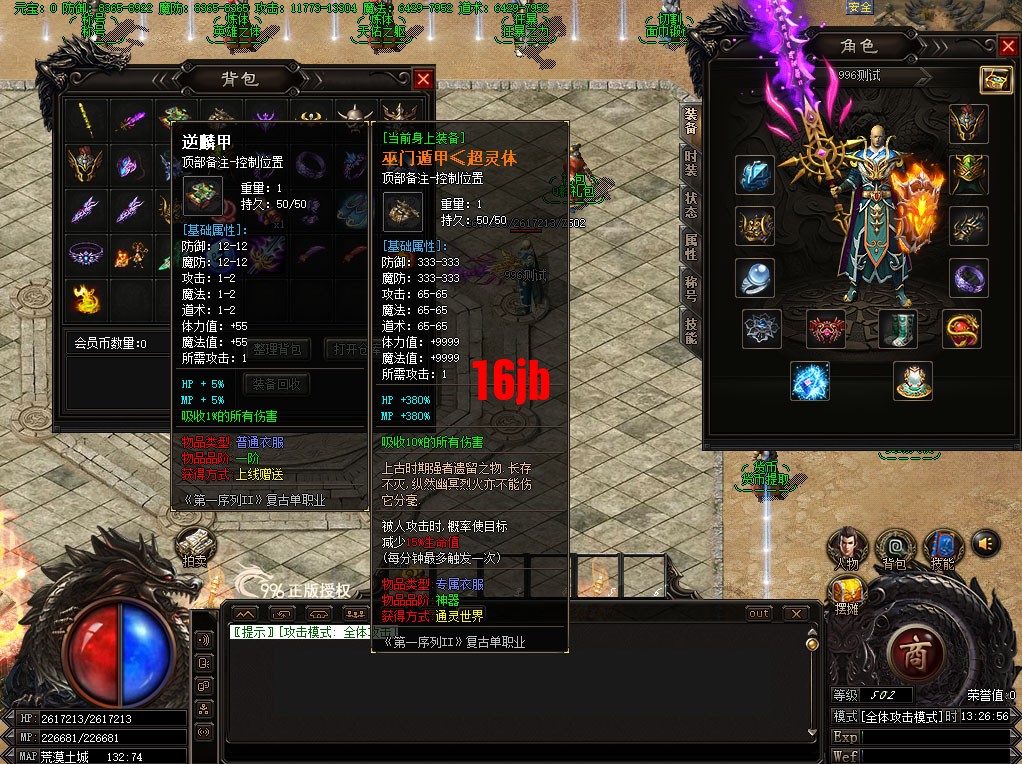Switch to the 技能 tab in character panel
This screenshot has height=764, width=1022.
pyautogui.click(x=691, y=331)
